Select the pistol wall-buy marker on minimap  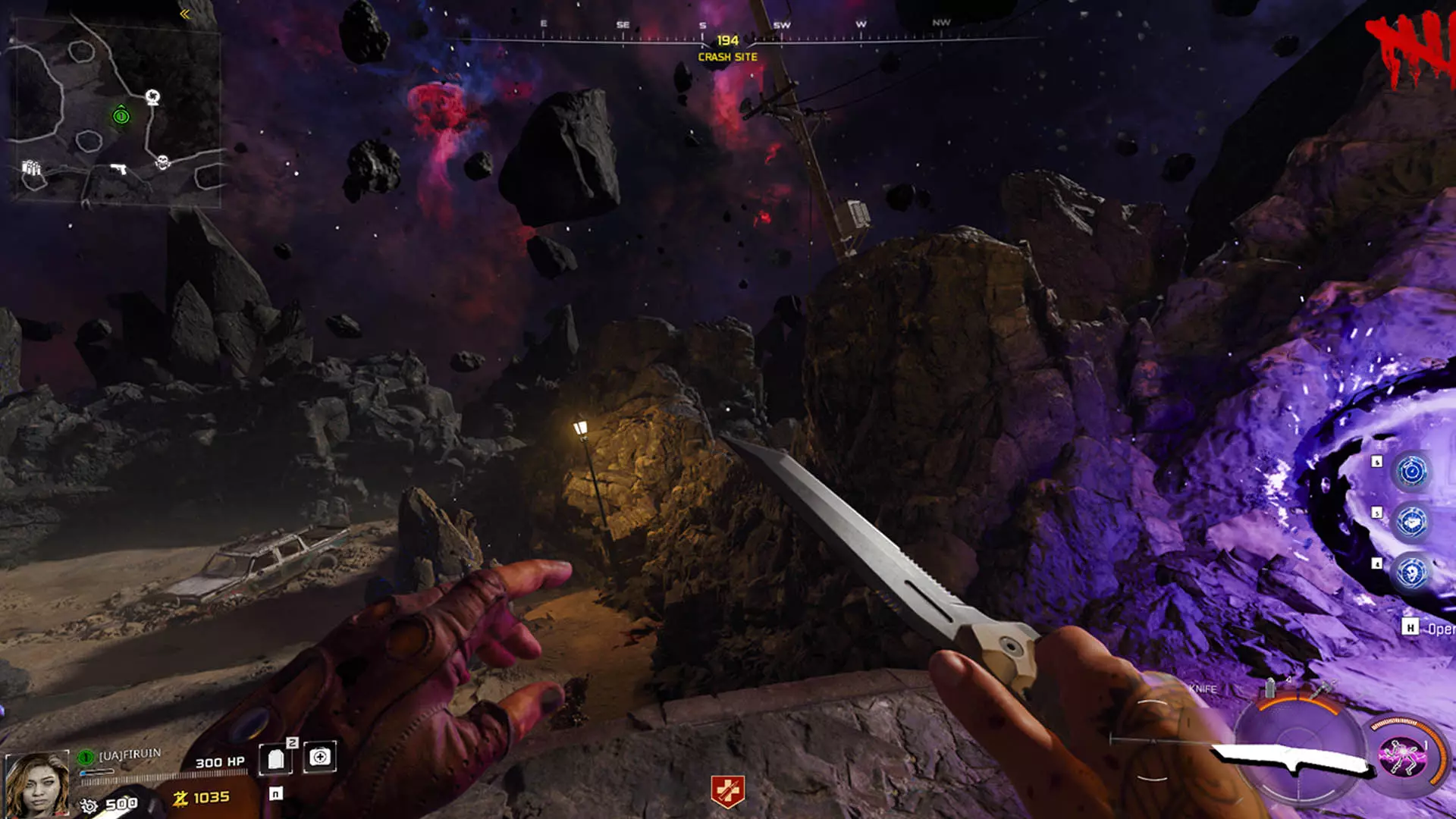pyautogui.click(x=118, y=168)
